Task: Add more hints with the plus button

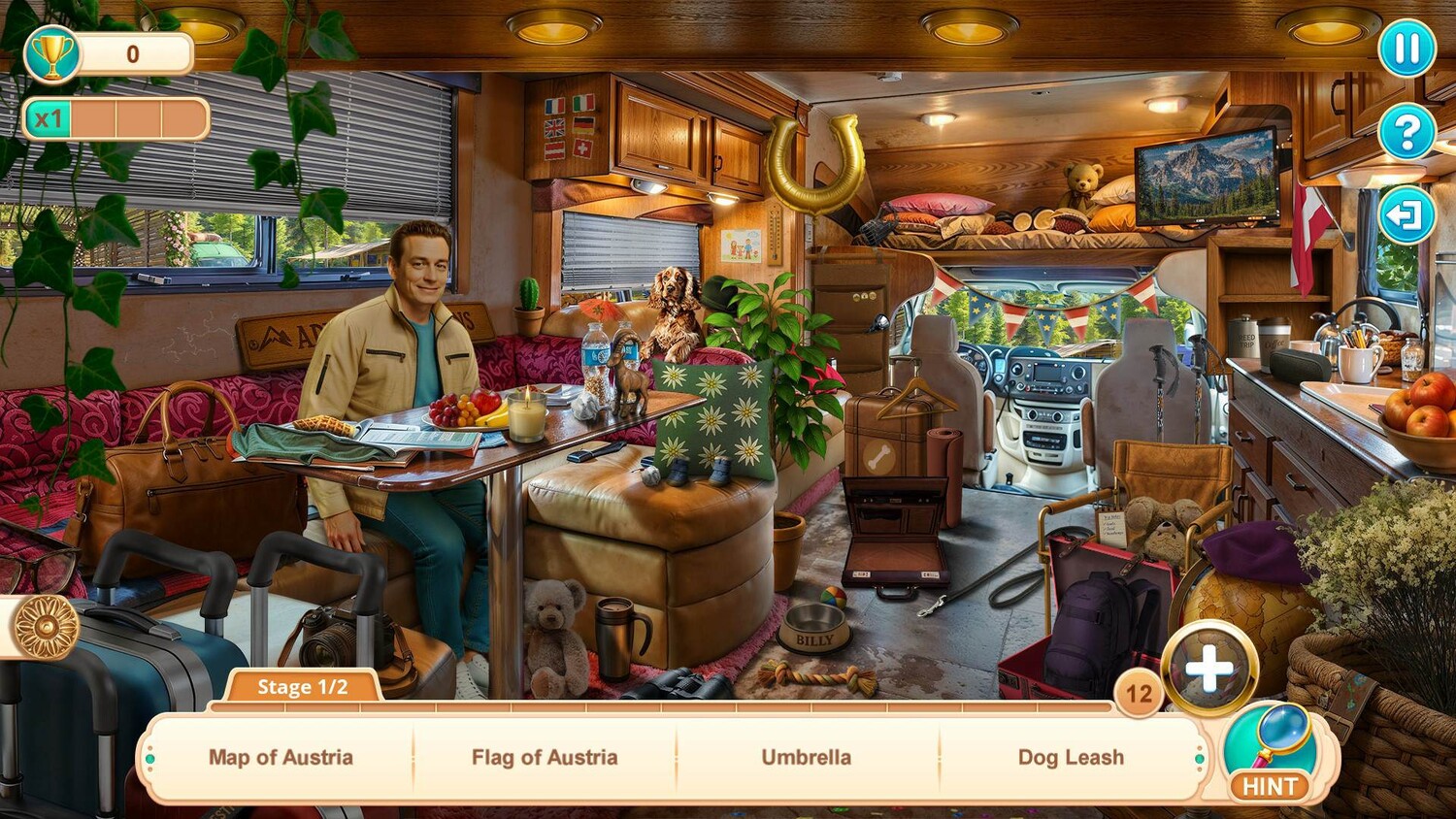Action: (1209, 669)
